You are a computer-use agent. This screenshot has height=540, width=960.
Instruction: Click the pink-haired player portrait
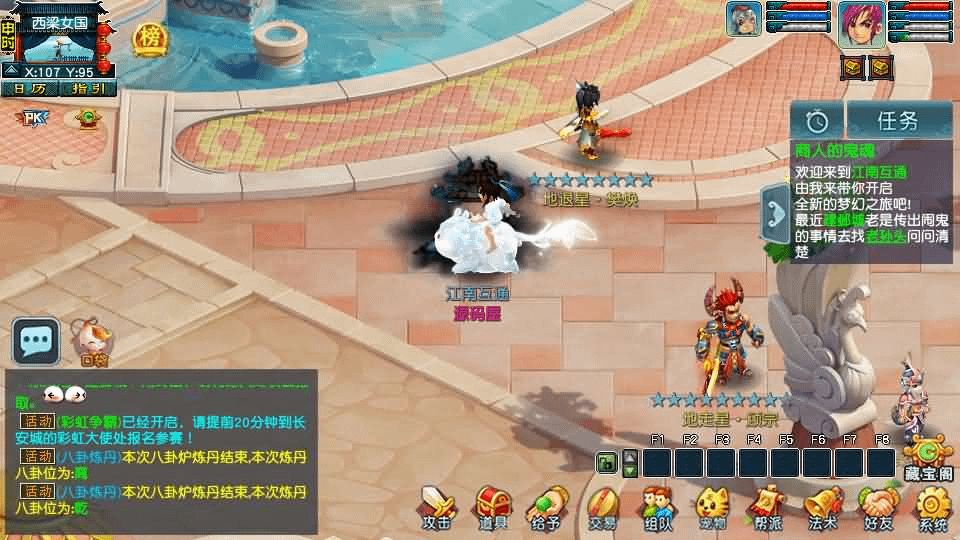[x=862, y=24]
